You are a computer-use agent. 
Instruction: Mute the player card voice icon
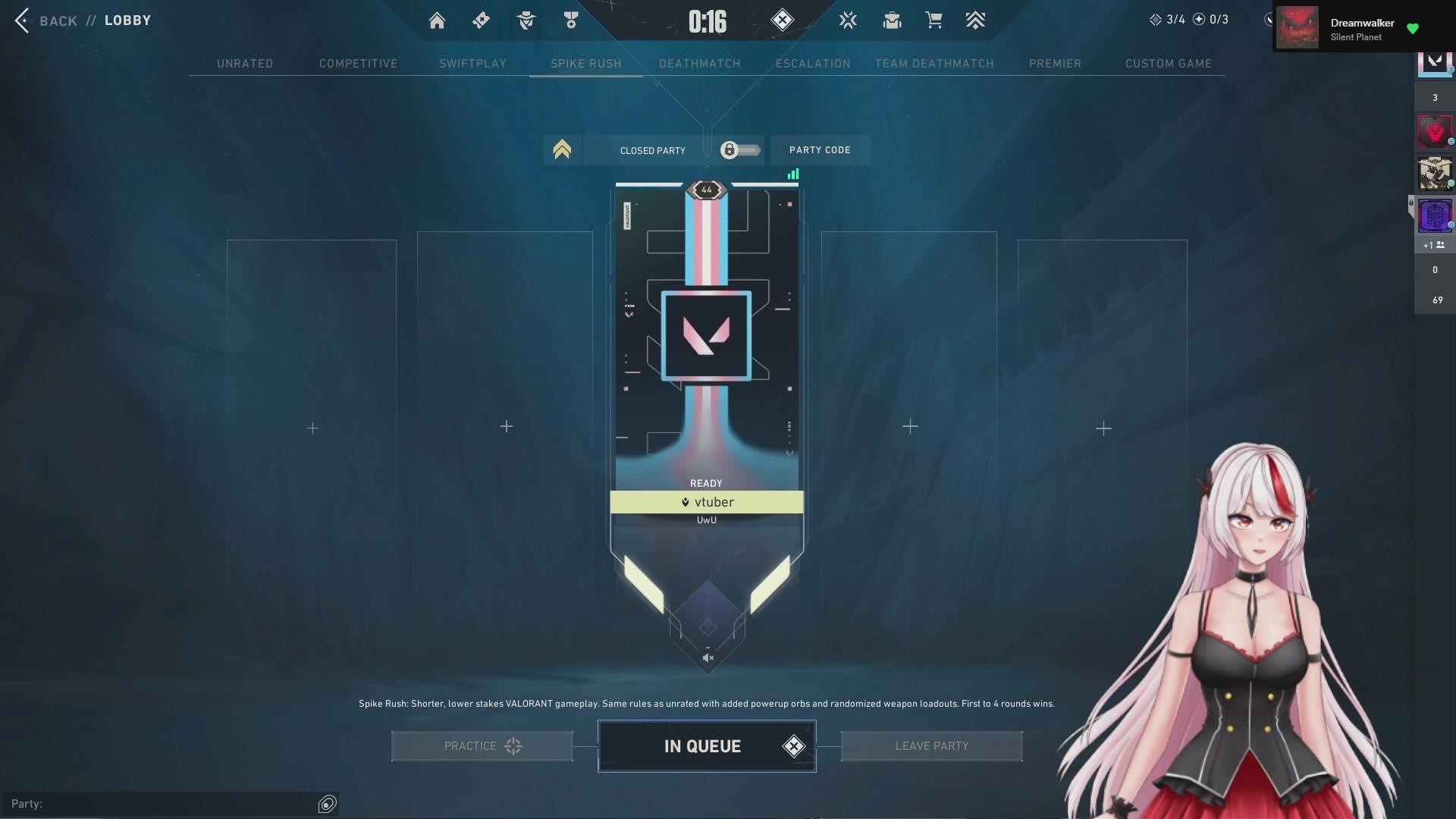[708, 657]
